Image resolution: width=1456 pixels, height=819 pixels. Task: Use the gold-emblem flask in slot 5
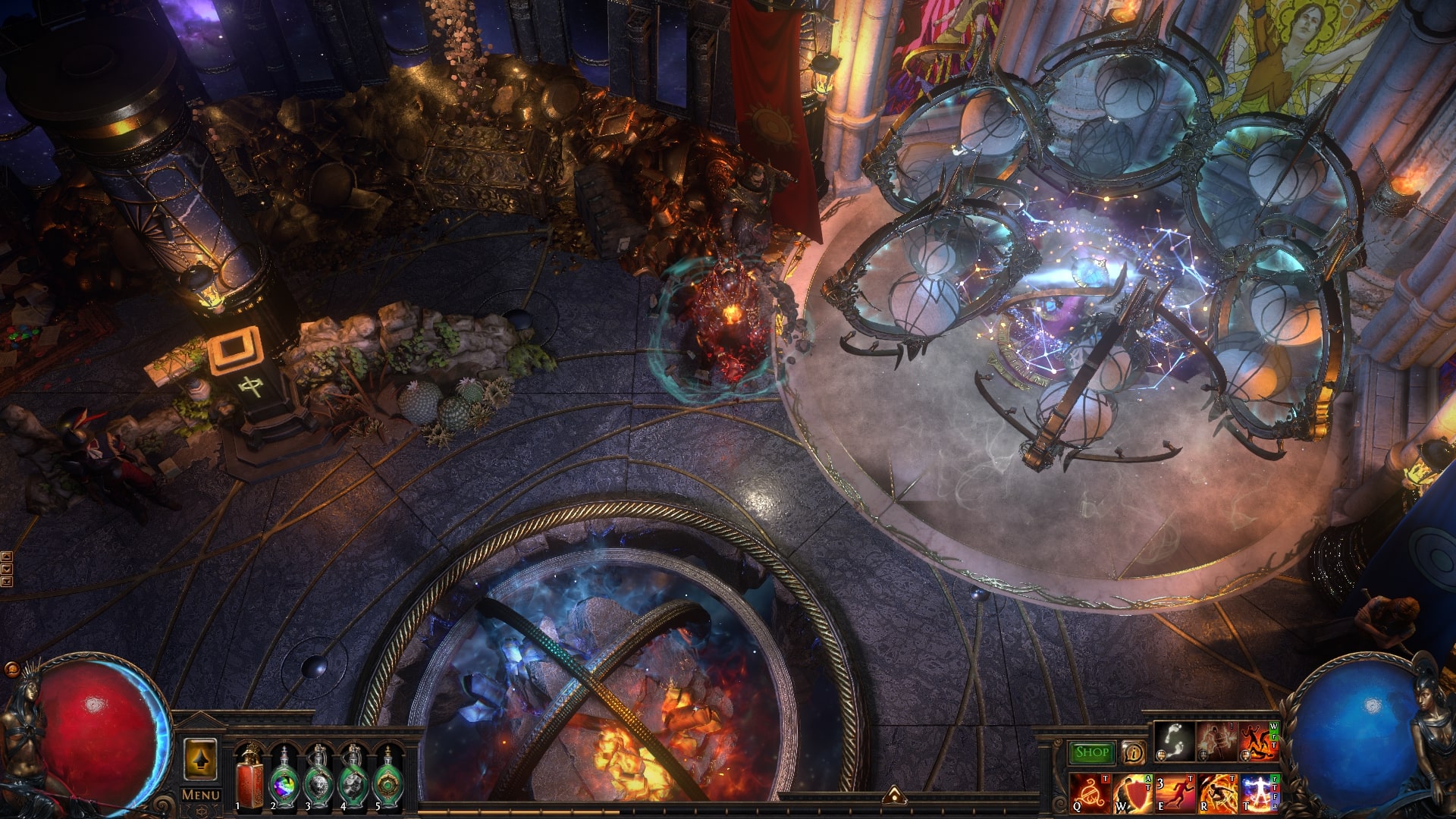[x=388, y=779]
